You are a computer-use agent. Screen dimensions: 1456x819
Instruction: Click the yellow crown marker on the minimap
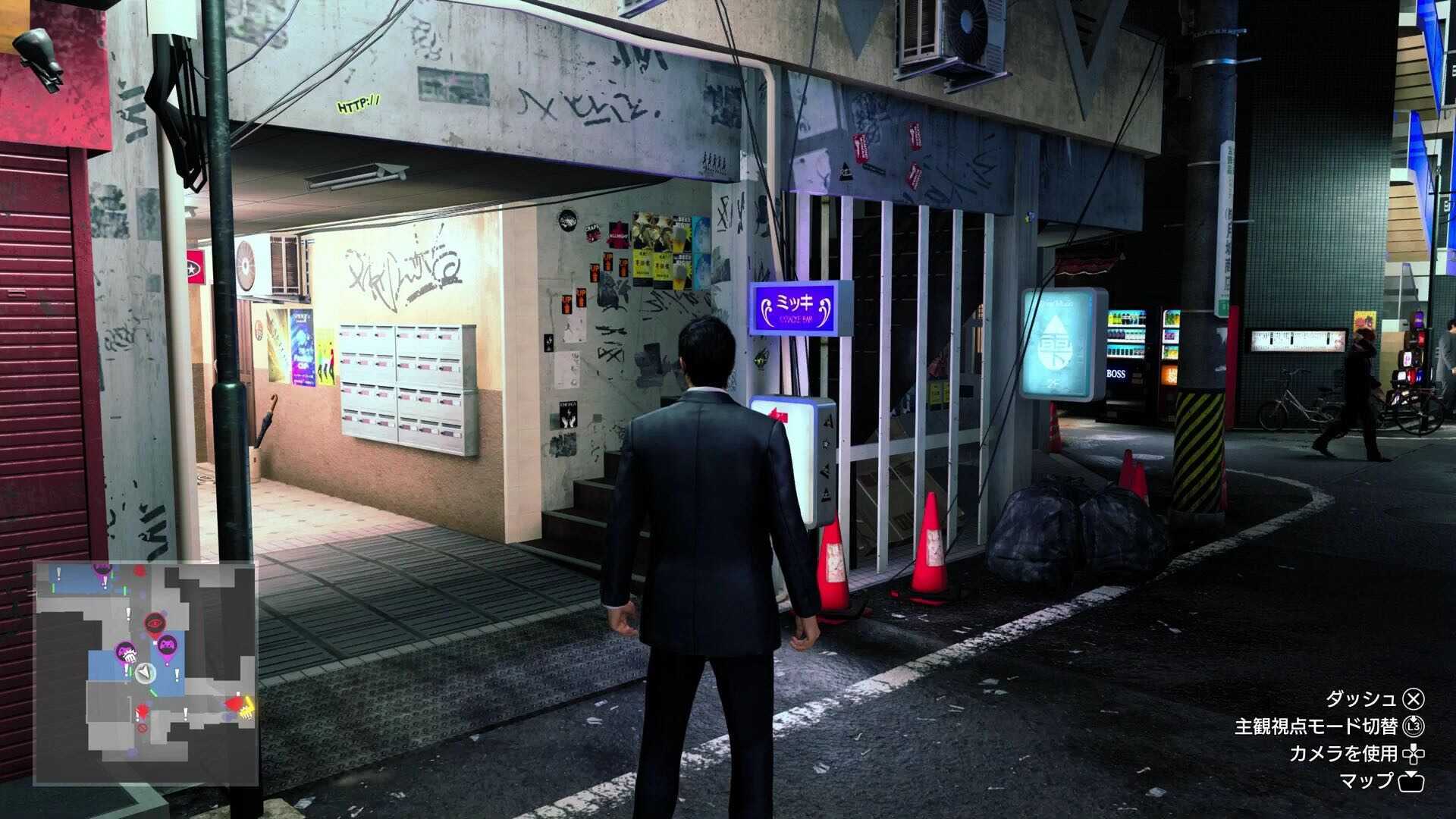(x=246, y=707)
